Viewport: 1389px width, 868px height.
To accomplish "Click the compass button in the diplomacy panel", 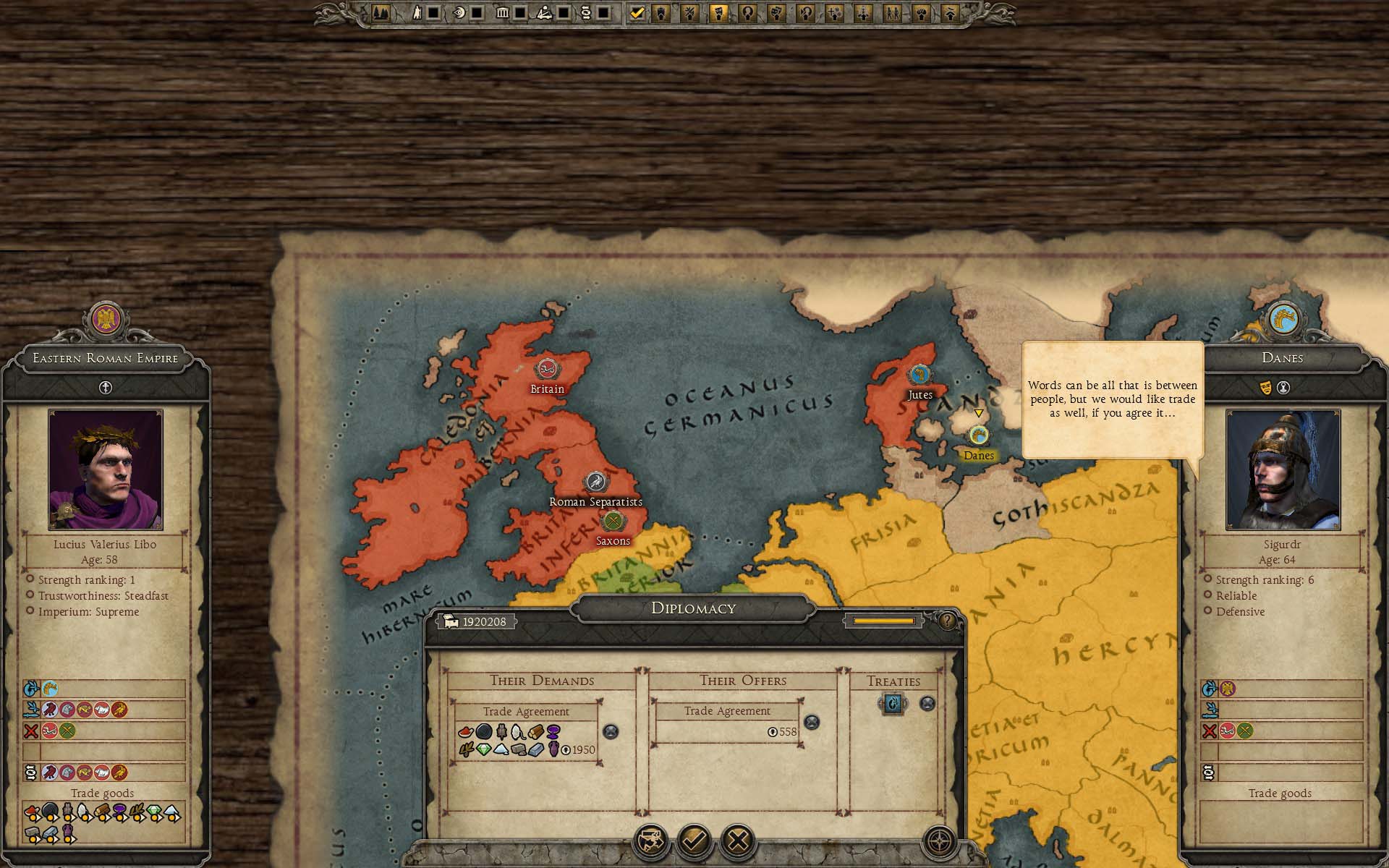I will [939, 841].
